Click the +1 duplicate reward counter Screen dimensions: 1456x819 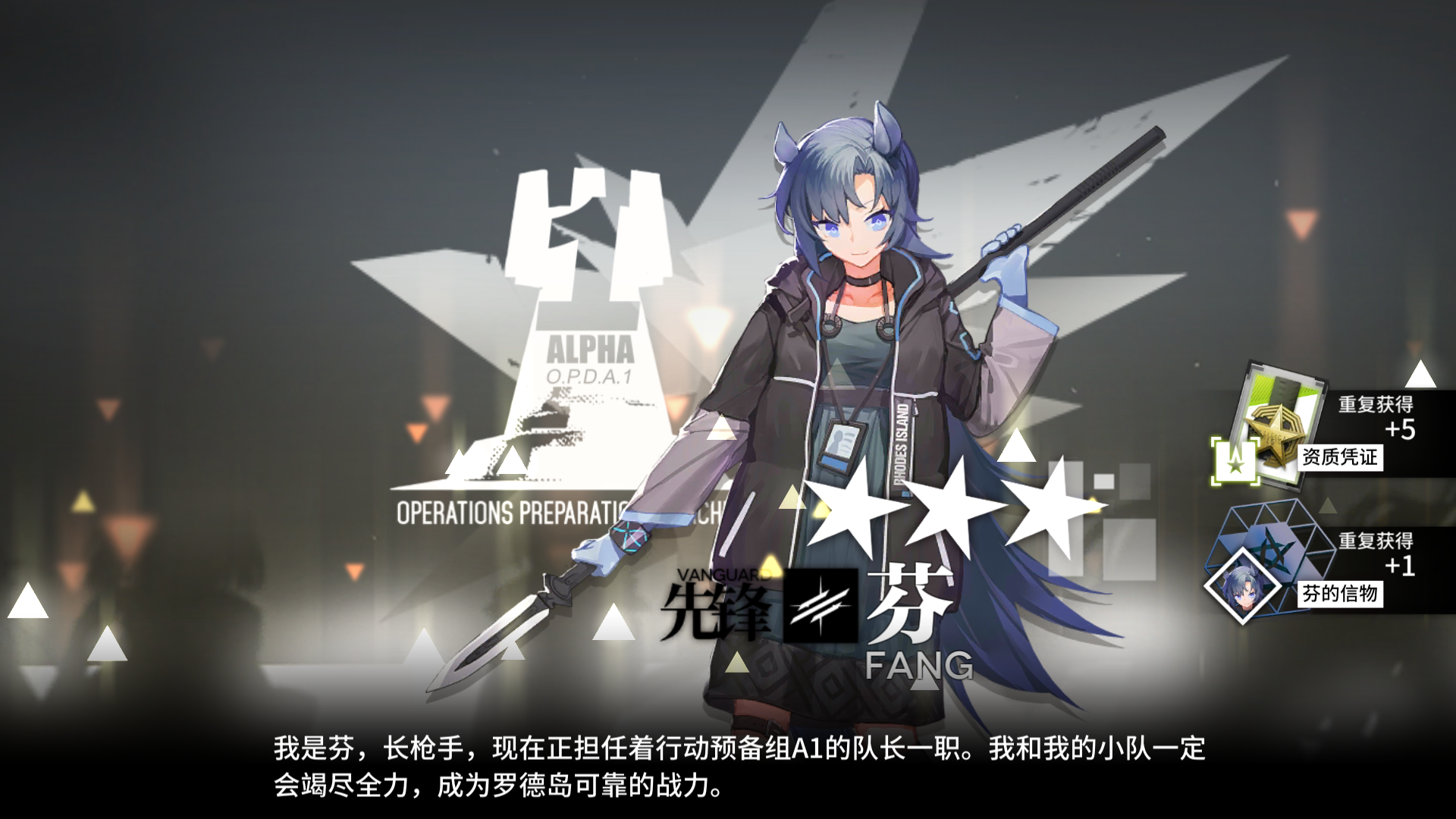click(x=1401, y=564)
